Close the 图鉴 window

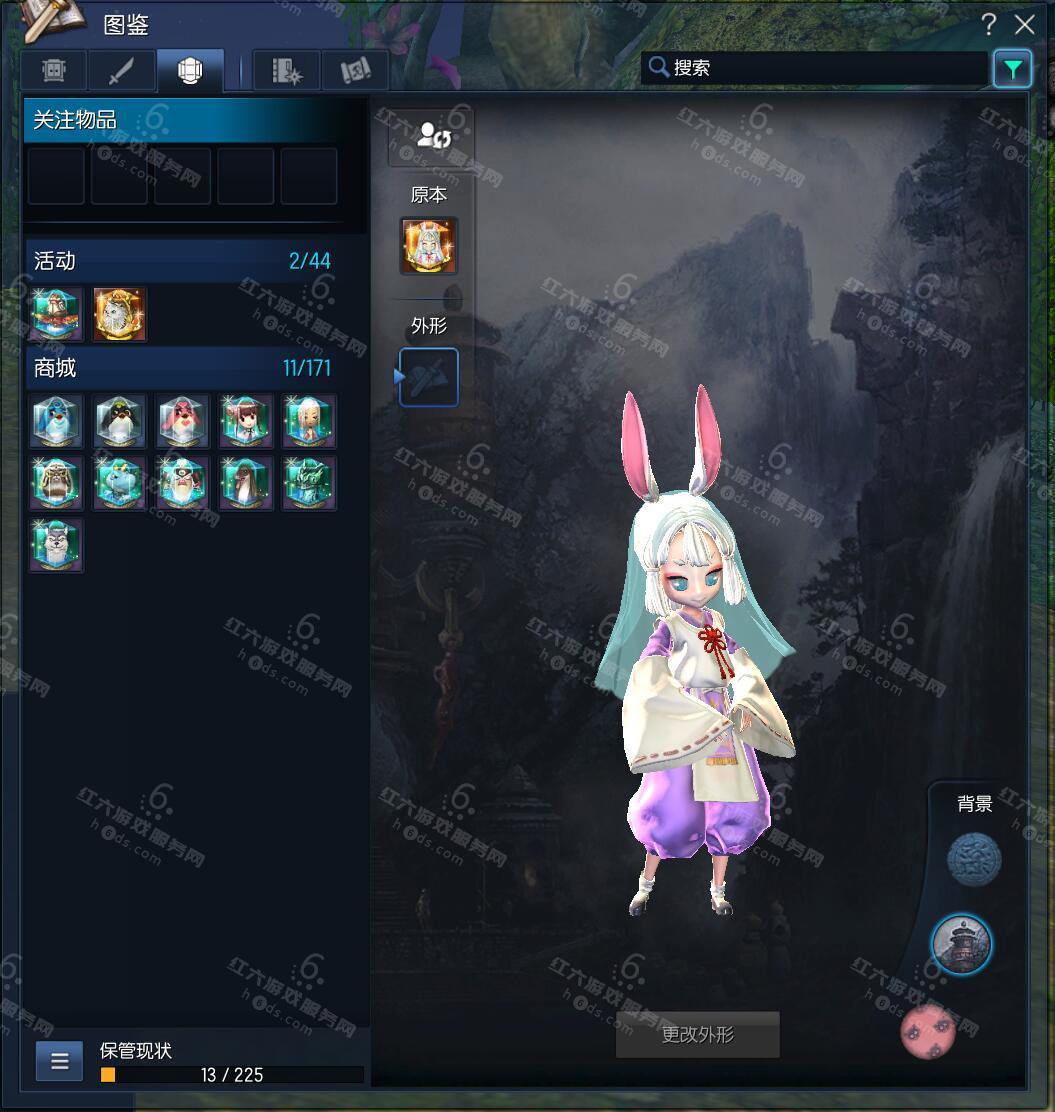coord(1024,24)
